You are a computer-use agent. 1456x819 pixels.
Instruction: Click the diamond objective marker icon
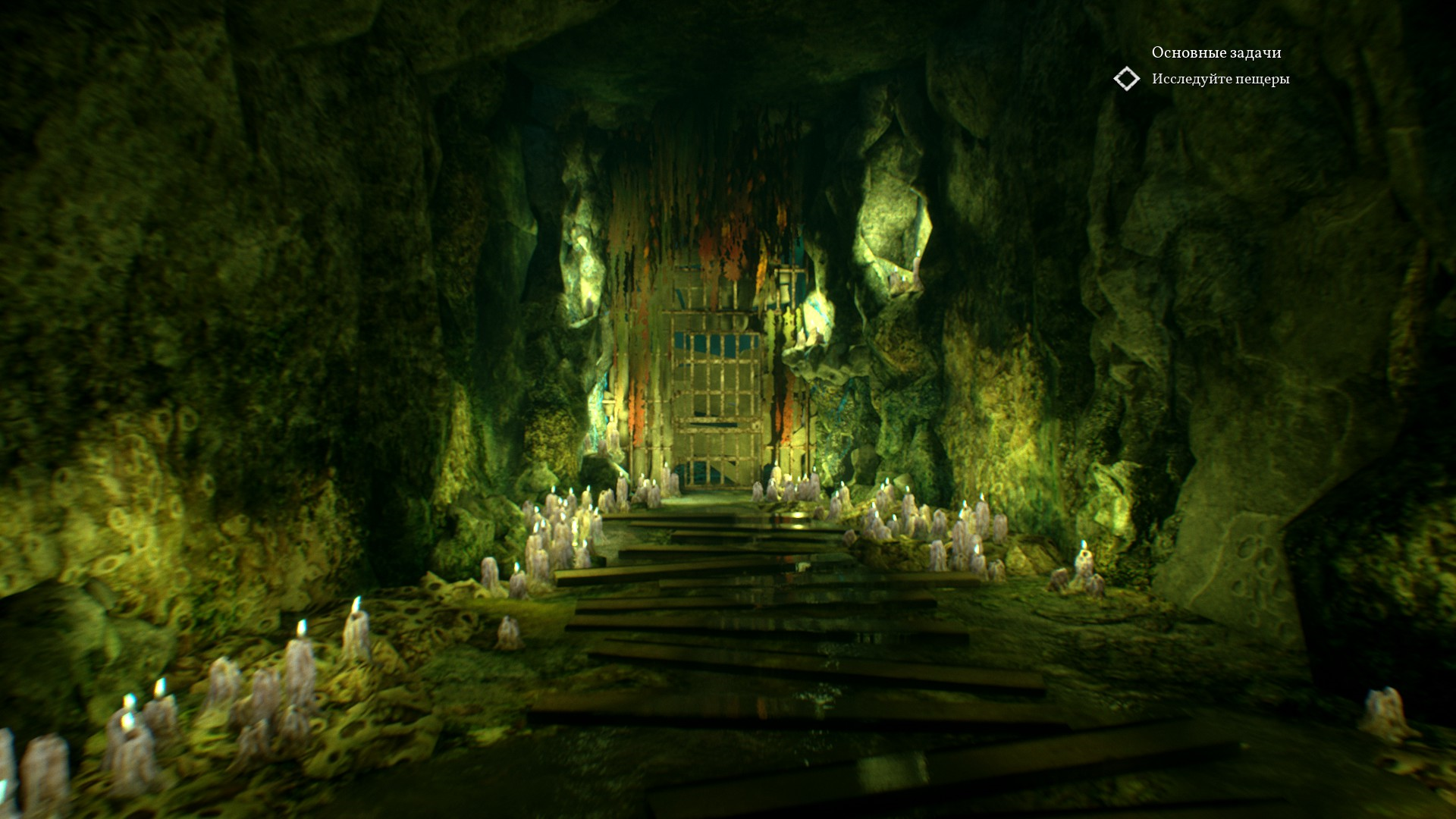1126,79
